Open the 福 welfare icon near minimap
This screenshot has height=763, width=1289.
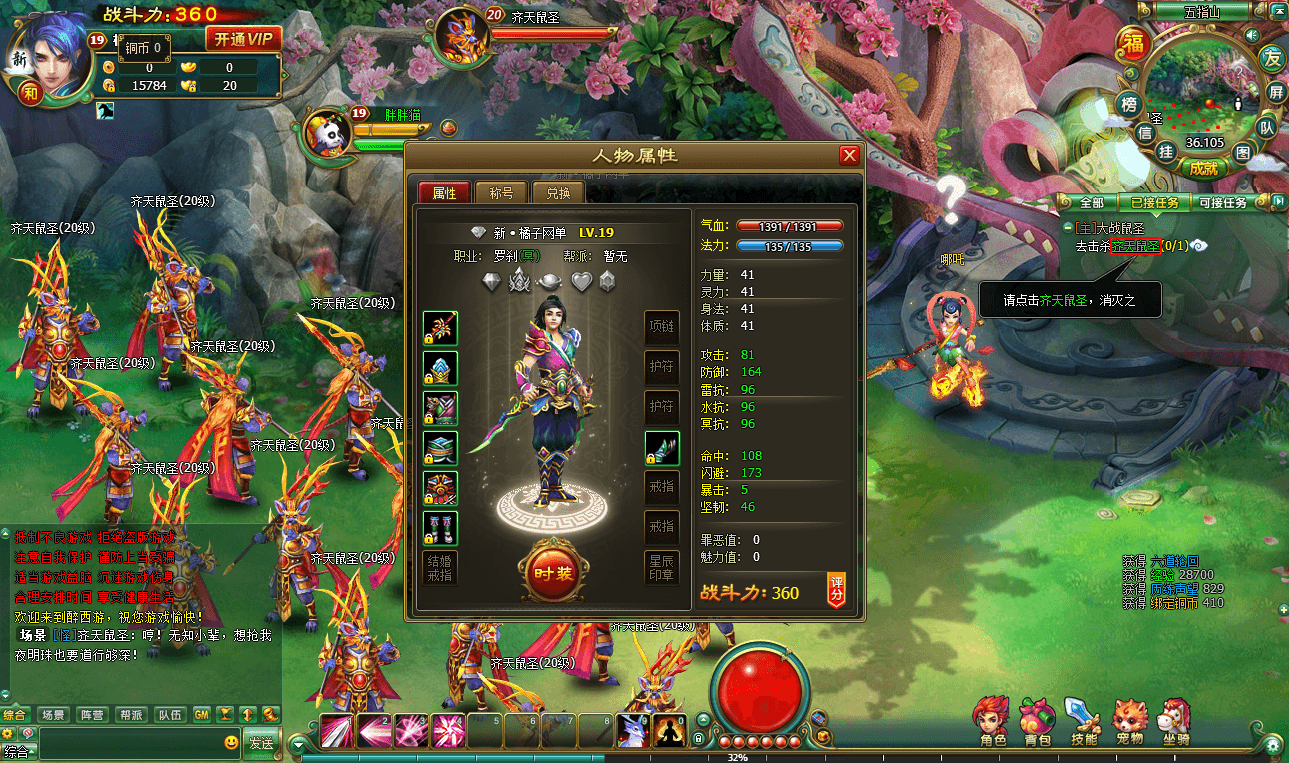pos(1131,46)
